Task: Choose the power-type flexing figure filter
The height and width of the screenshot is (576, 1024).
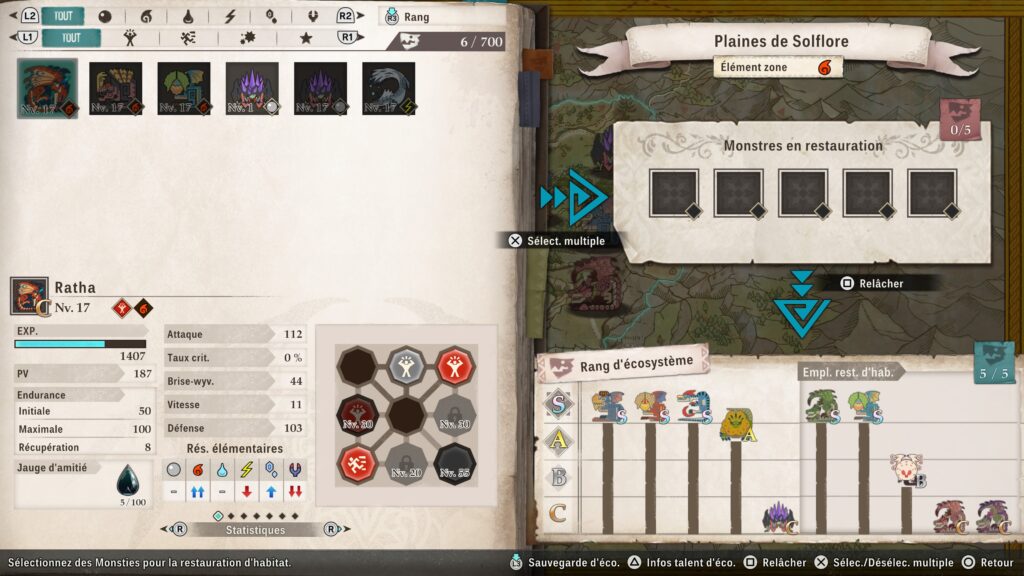Action: [x=130, y=38]
